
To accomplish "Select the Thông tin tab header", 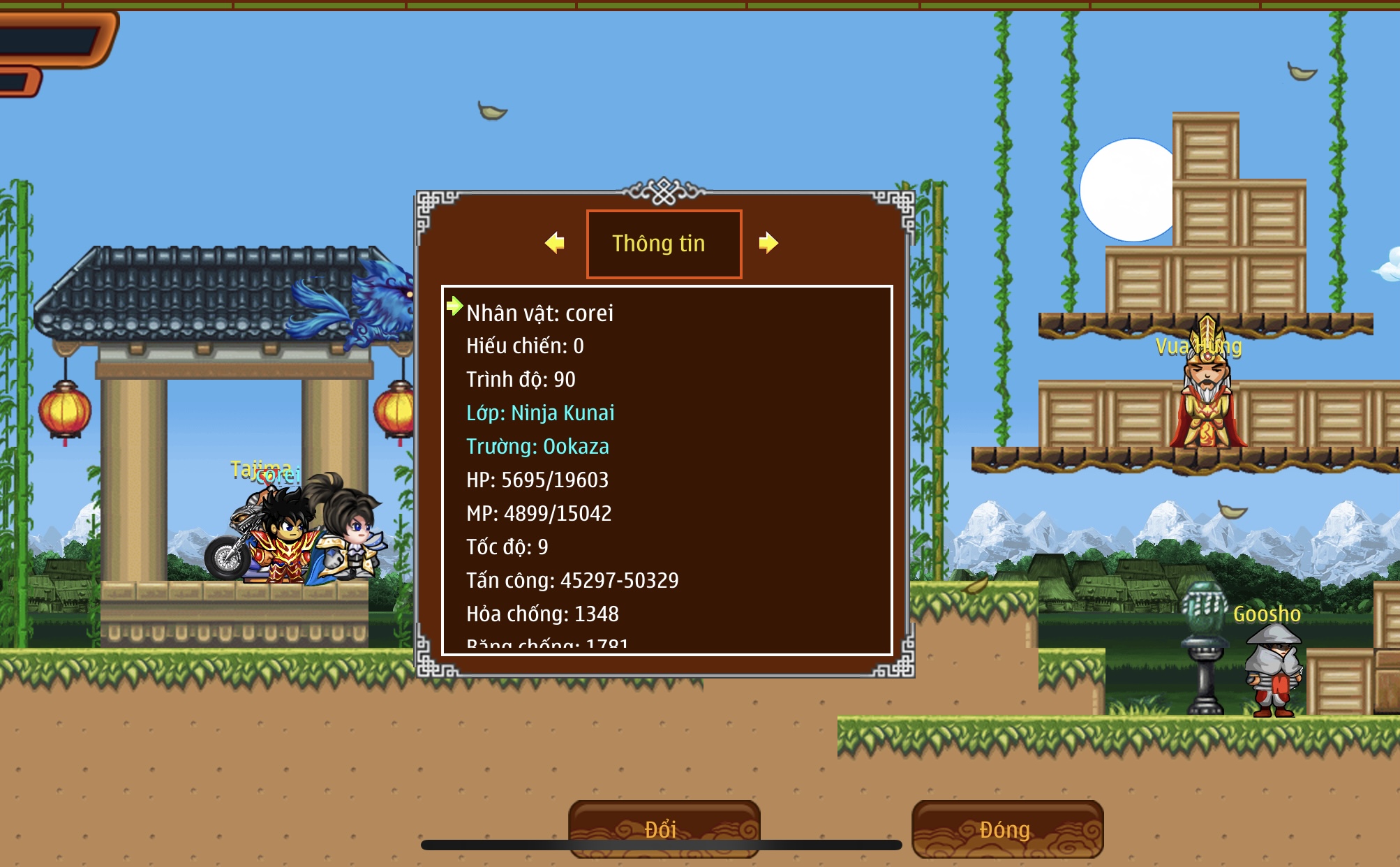I will pos(664,244).
